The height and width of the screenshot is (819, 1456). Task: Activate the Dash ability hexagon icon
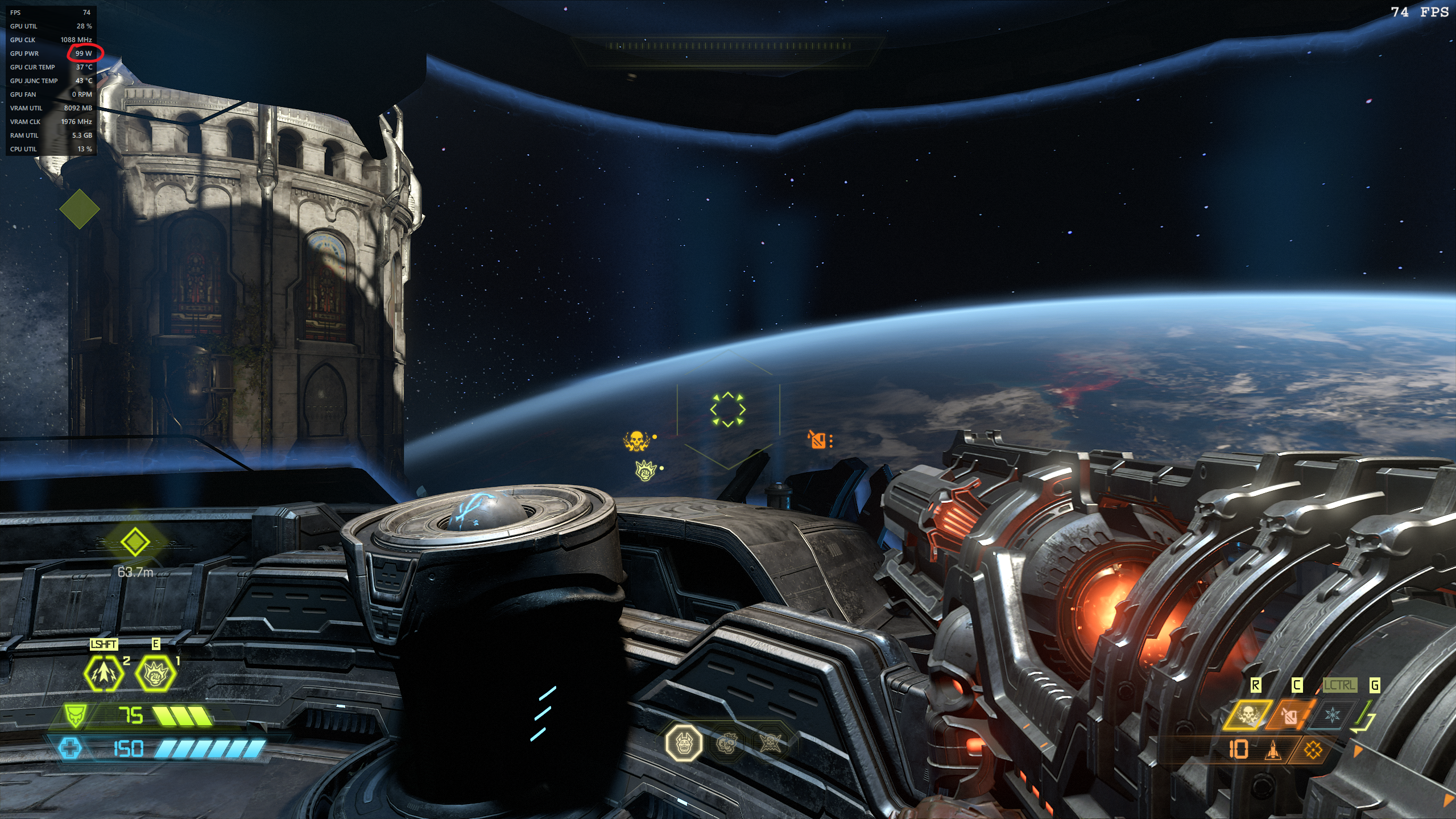point(104,673)
